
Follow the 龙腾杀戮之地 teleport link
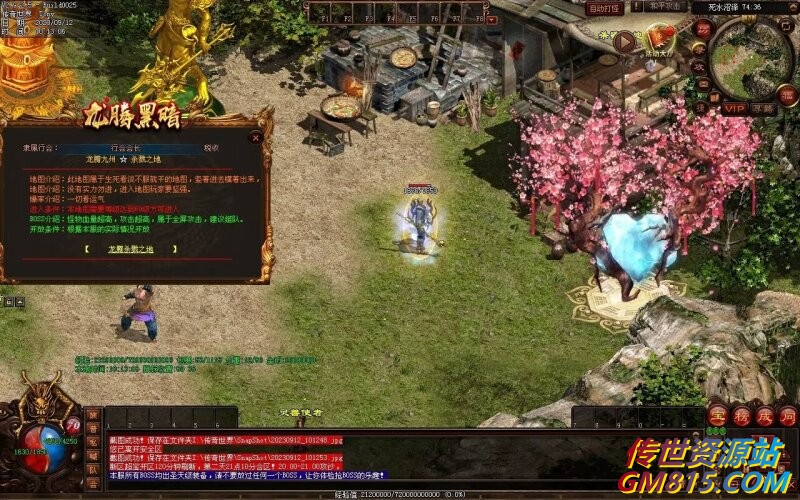(x=137, y=248)
